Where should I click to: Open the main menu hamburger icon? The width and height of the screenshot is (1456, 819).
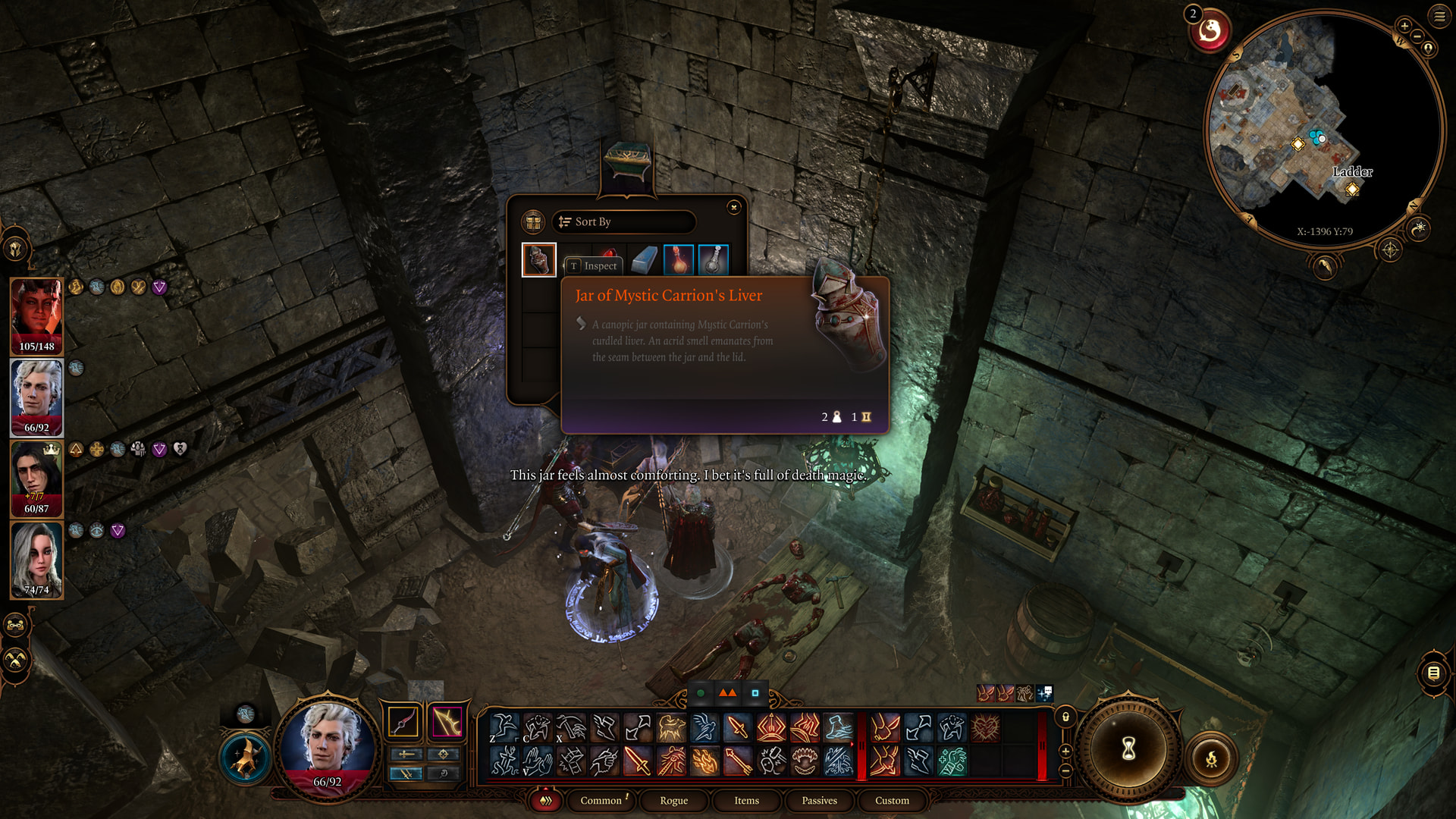pos(1439,16)
